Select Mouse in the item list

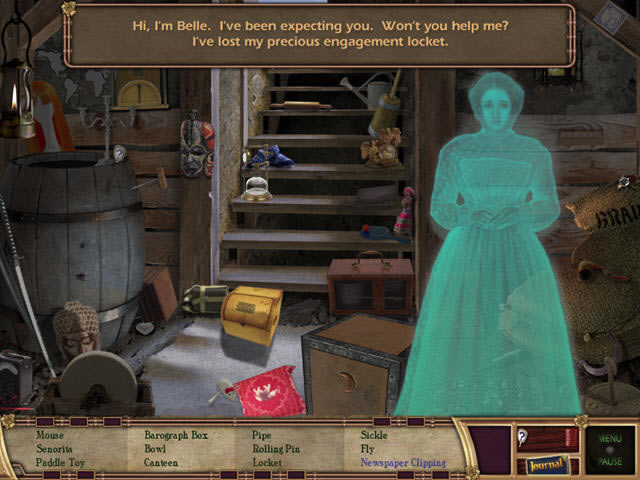pyautogui.click(x=50, y=435)
